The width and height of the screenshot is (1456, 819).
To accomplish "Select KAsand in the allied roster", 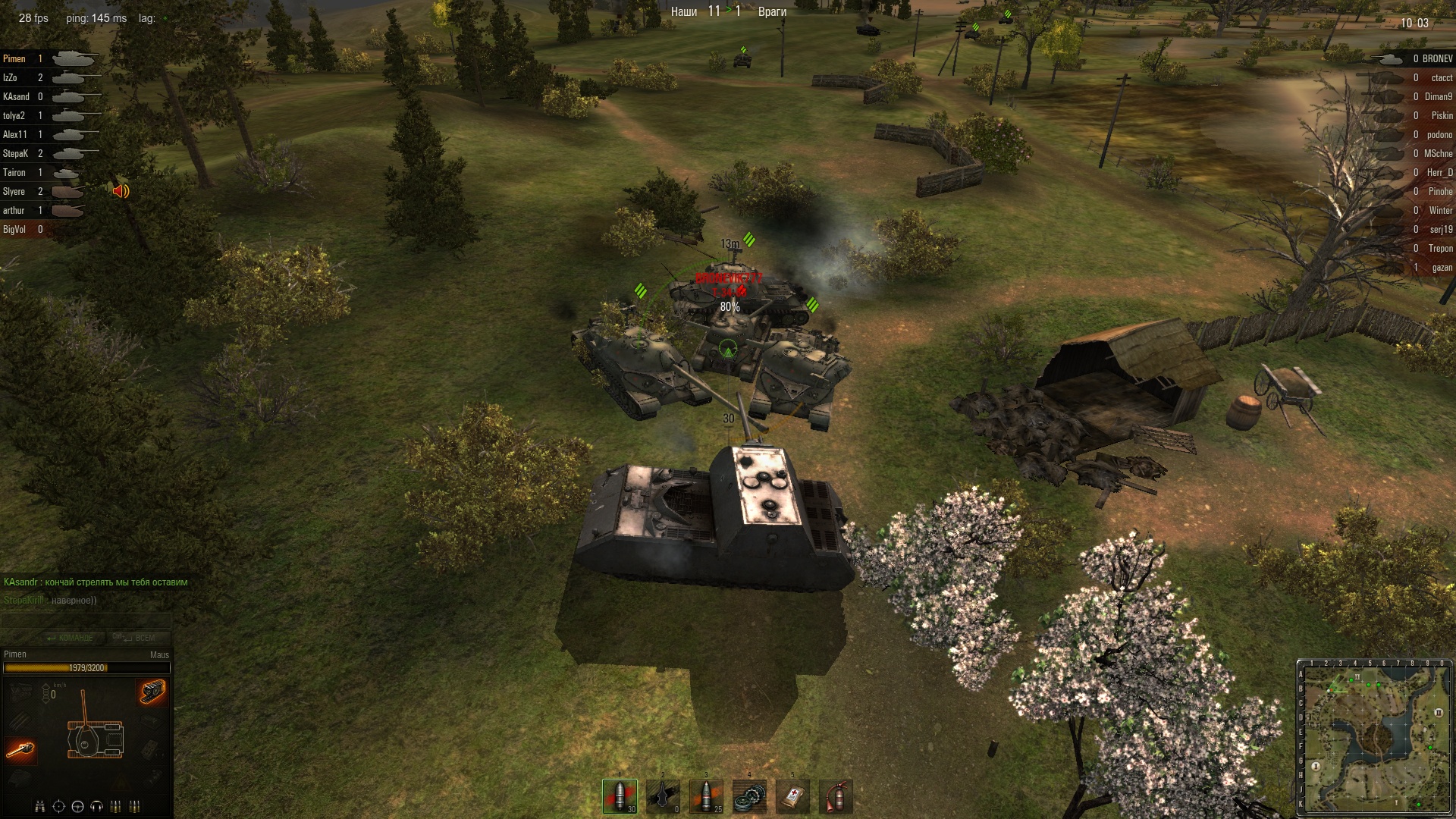I will 16,97.
